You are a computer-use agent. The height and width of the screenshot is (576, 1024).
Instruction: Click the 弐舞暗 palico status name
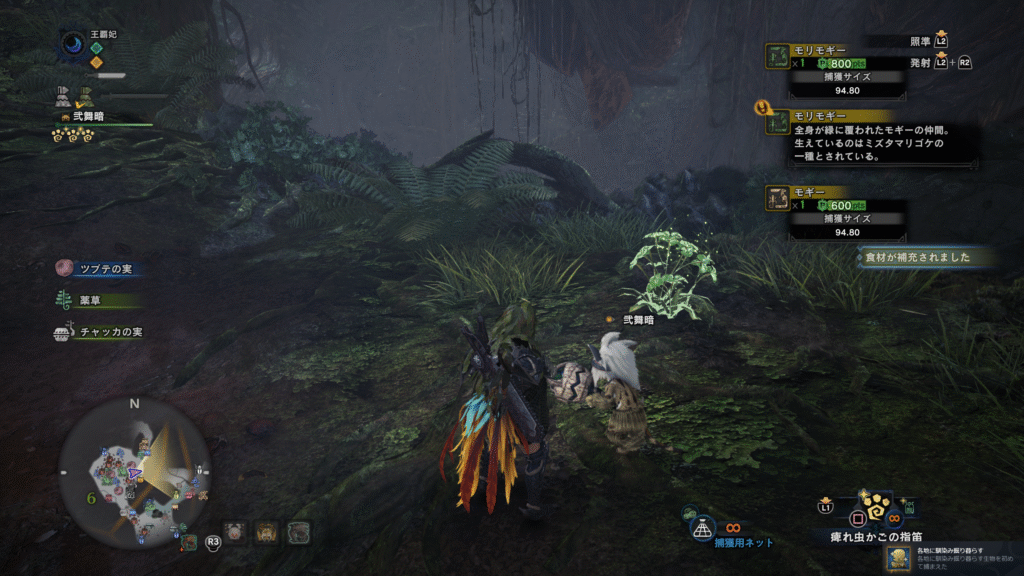click(86, 116)
